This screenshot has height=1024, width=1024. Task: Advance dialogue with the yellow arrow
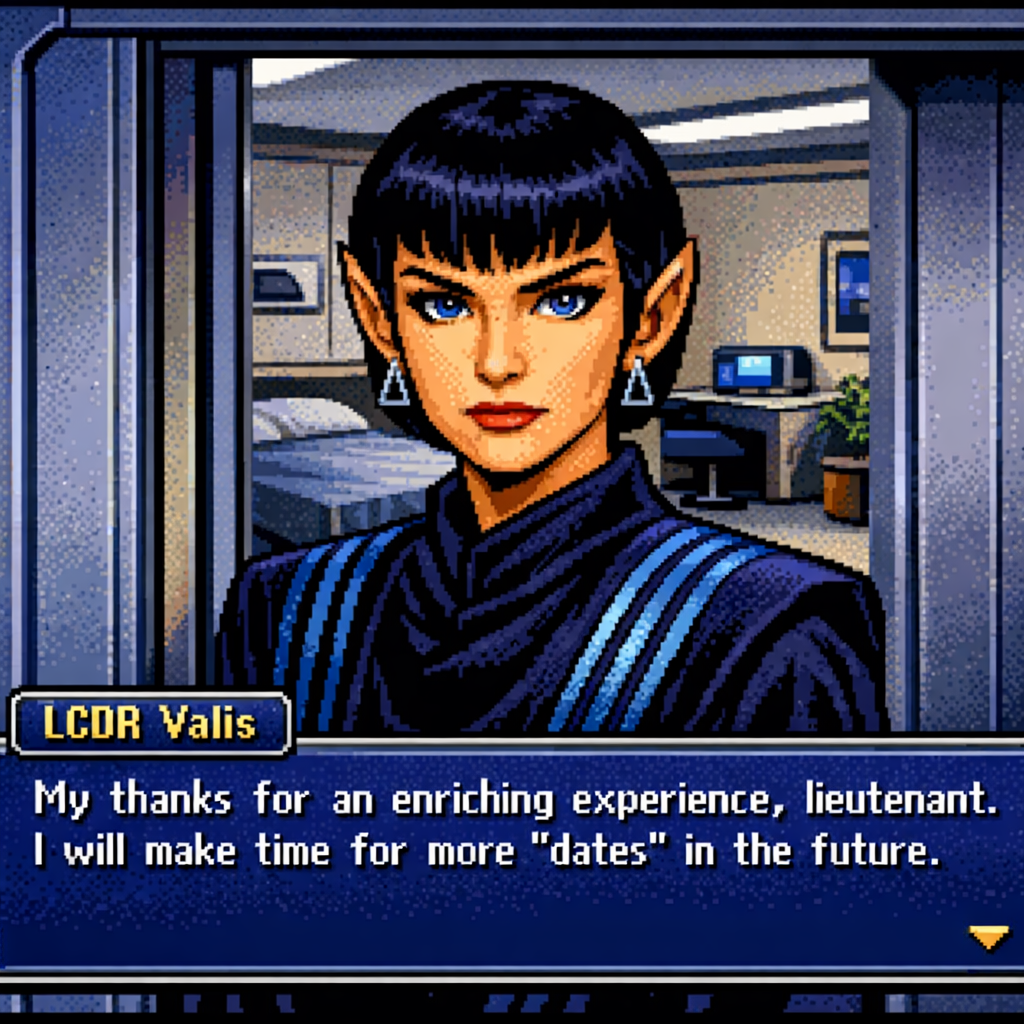click(x=988, y=937)
